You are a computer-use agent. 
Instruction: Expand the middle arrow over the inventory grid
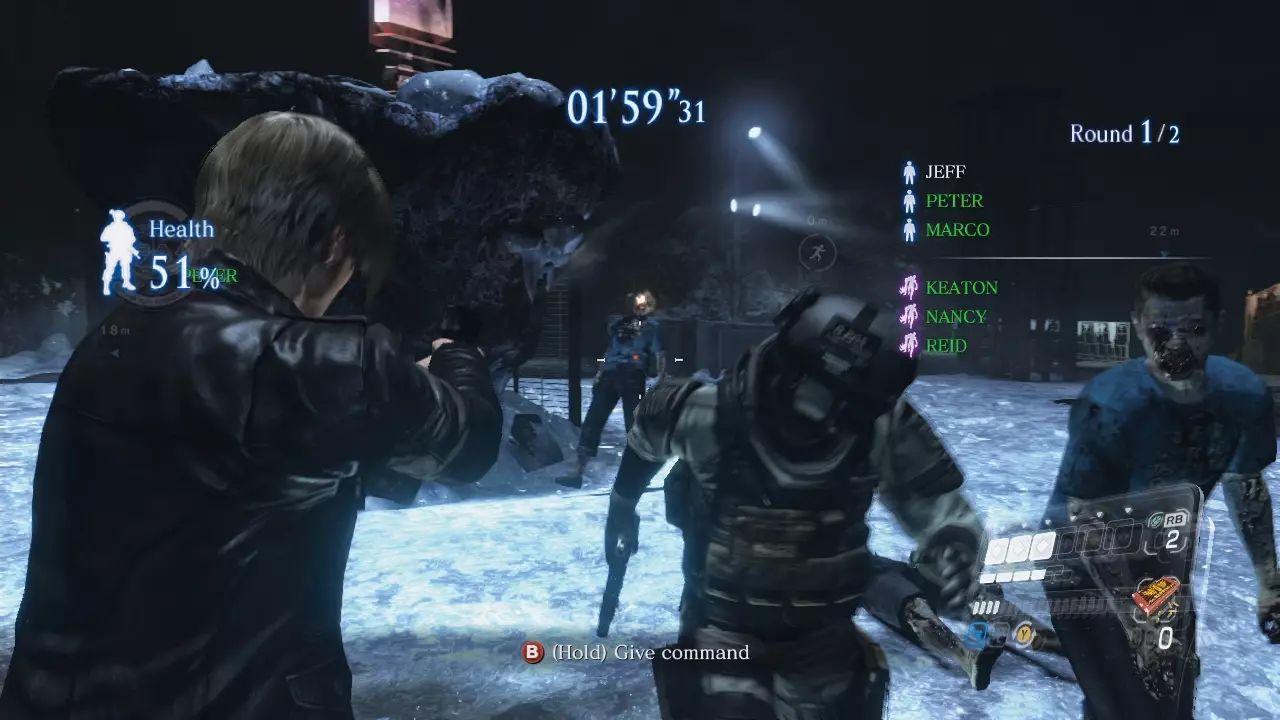click(x=1098, y=514)
